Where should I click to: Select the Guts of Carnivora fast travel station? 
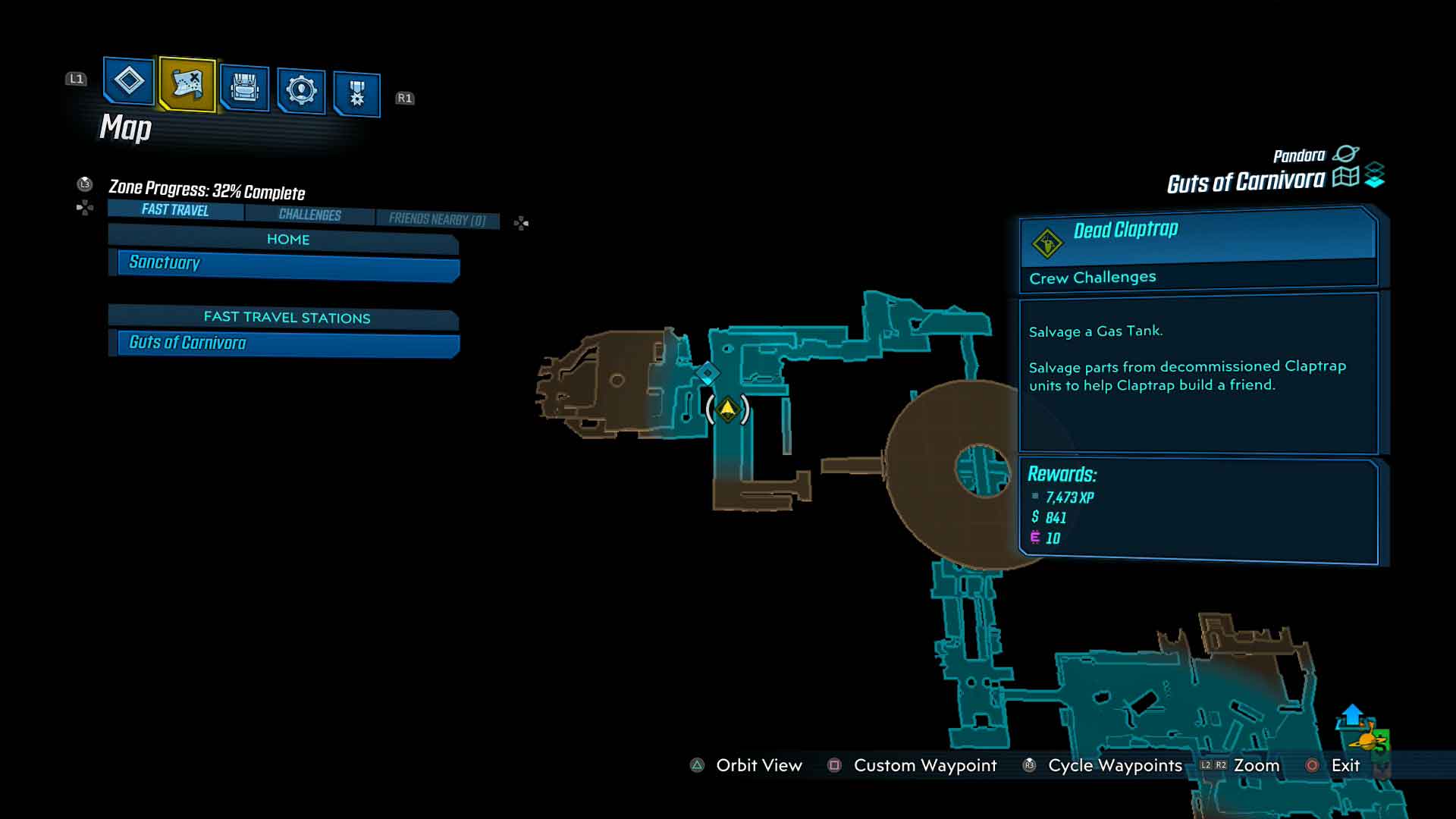[288, 344]
